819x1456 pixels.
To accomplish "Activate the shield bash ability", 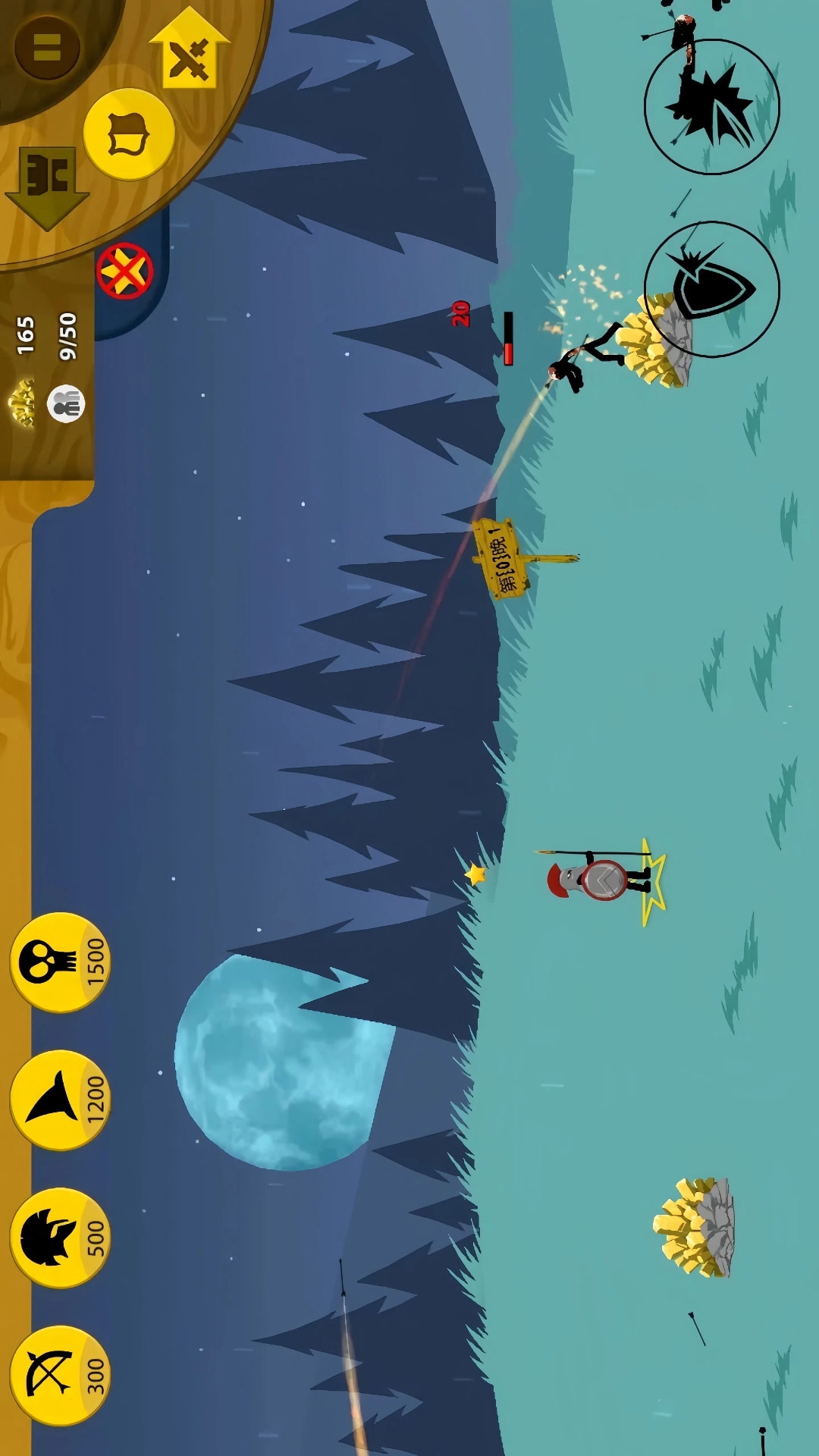I will pyautogui.click(x=711, y=289).
